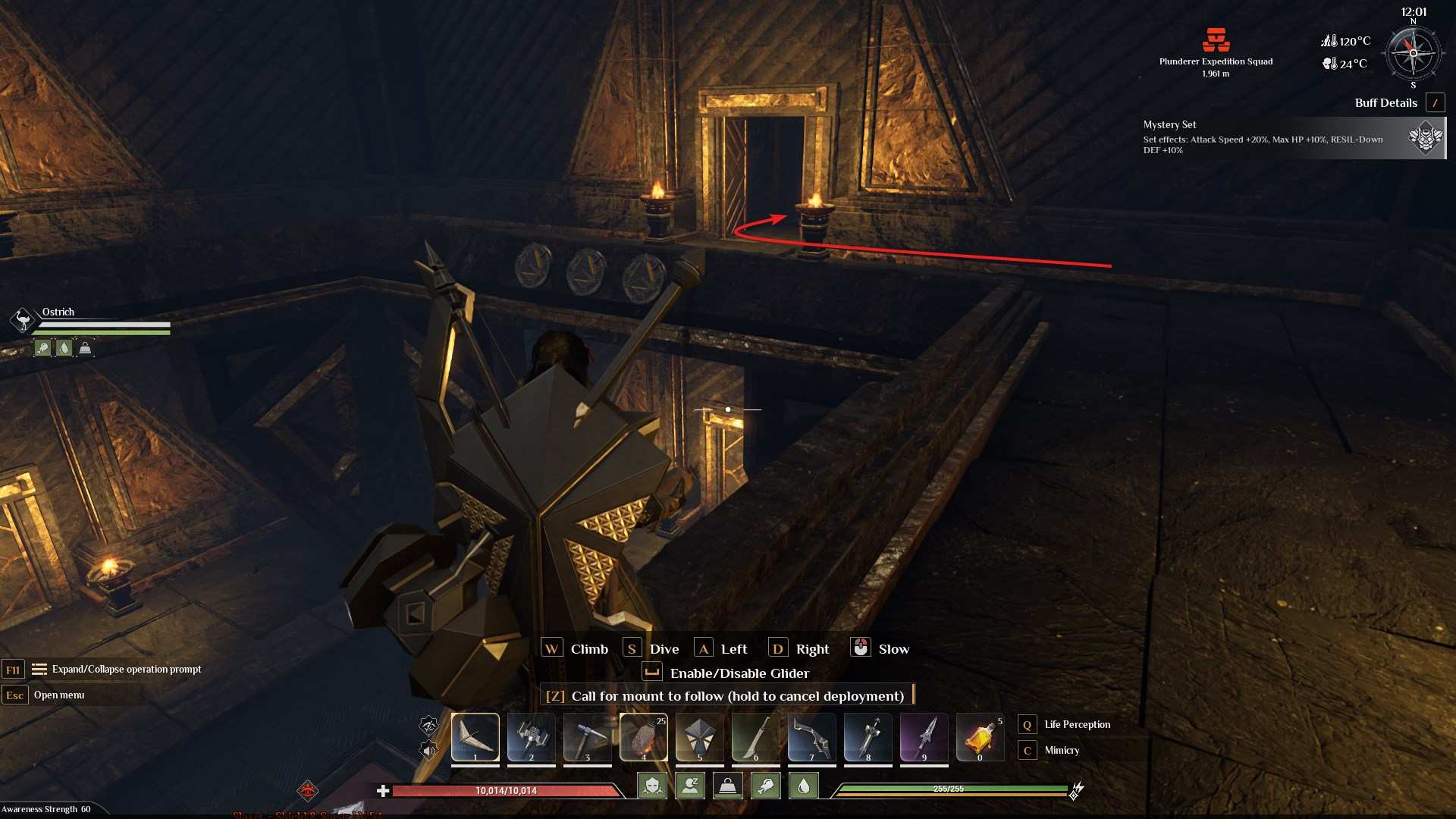Equip the pickaxe in hotbar slot 3
1456x819 pixels.
pos(588,736)
